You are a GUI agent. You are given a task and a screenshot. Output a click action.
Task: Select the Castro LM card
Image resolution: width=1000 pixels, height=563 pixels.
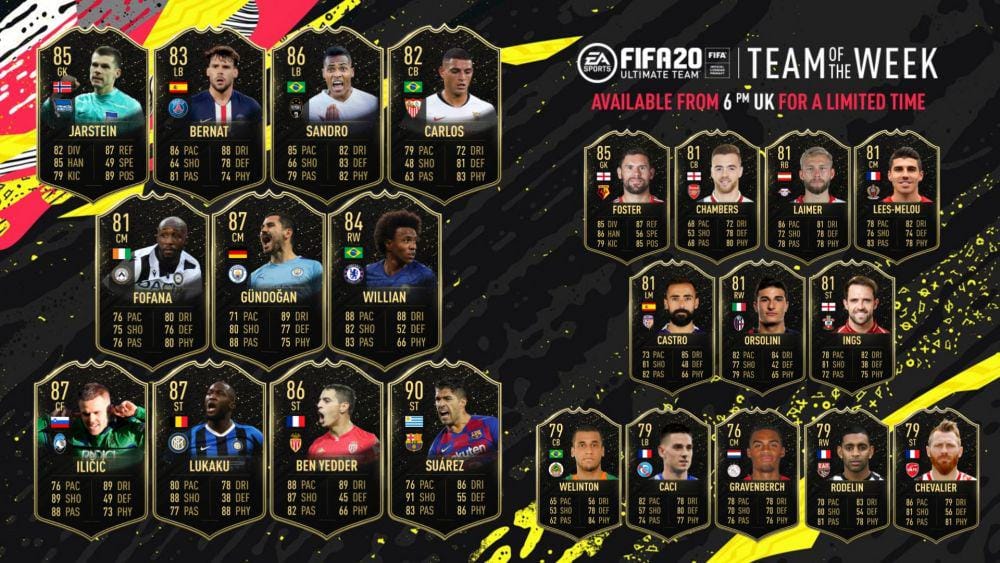tap(672, 325)
